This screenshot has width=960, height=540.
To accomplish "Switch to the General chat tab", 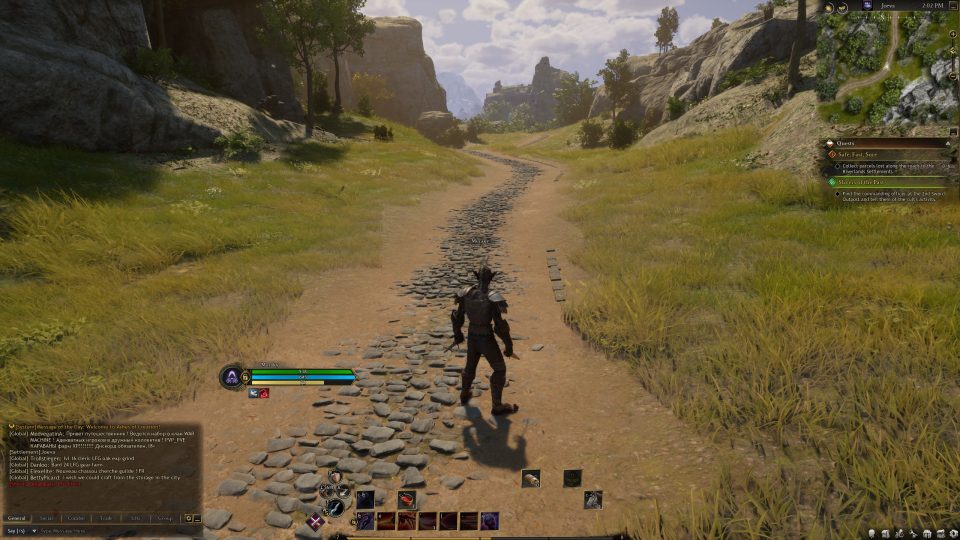I will [x=17, y=518].
